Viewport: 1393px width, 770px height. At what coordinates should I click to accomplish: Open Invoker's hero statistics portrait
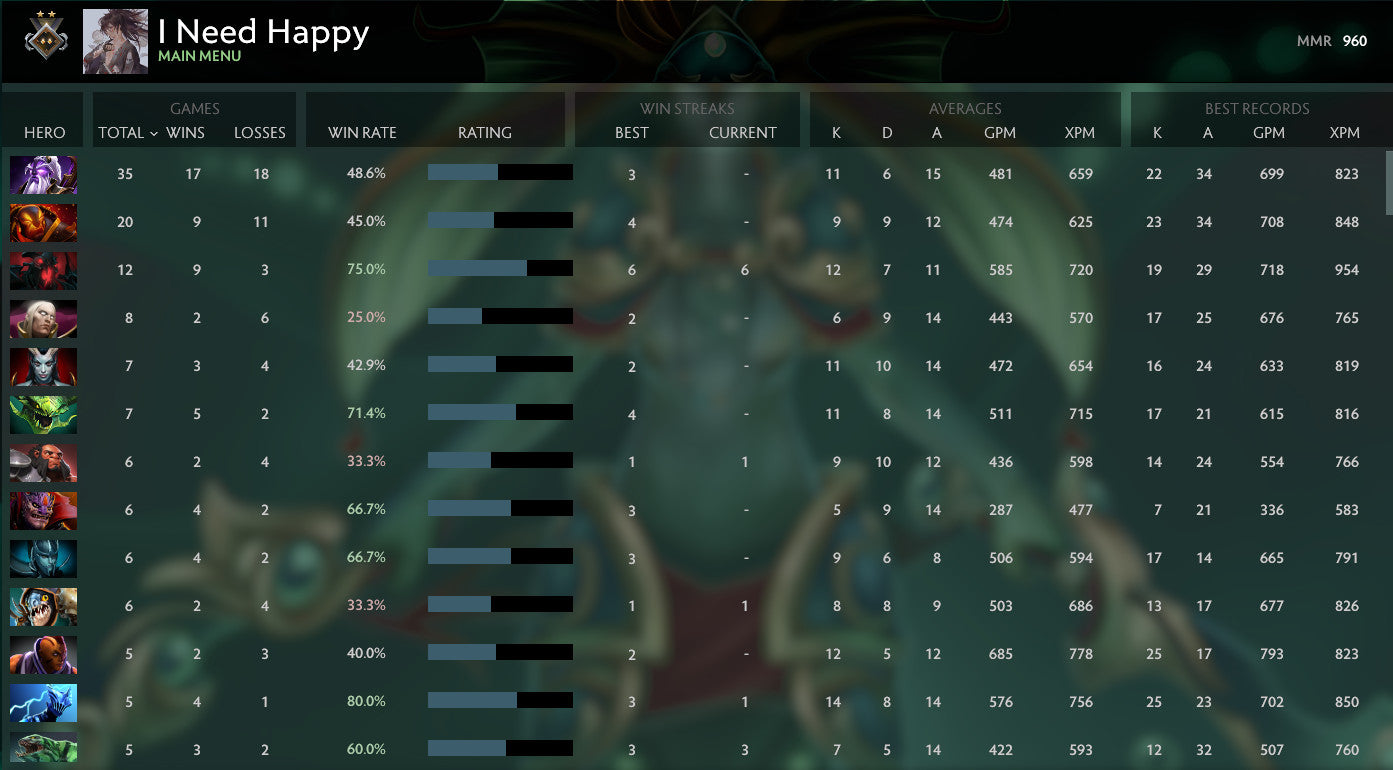point(43,318)
